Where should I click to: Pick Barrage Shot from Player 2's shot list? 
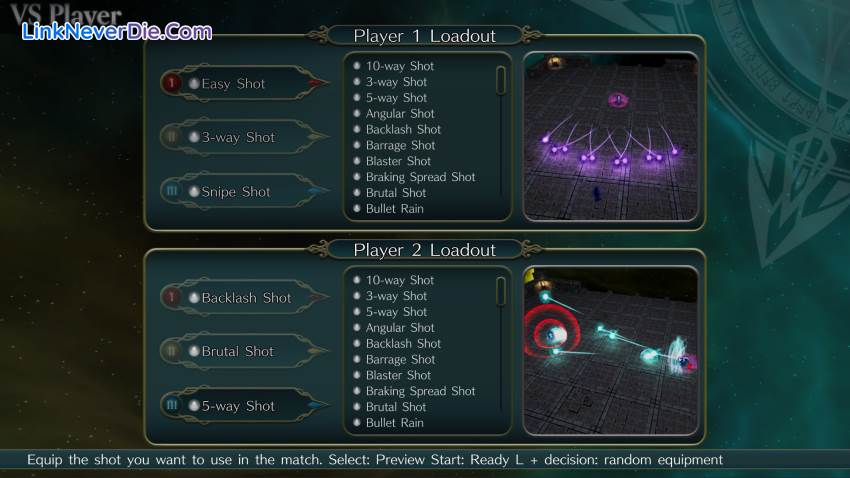point(400,360)
